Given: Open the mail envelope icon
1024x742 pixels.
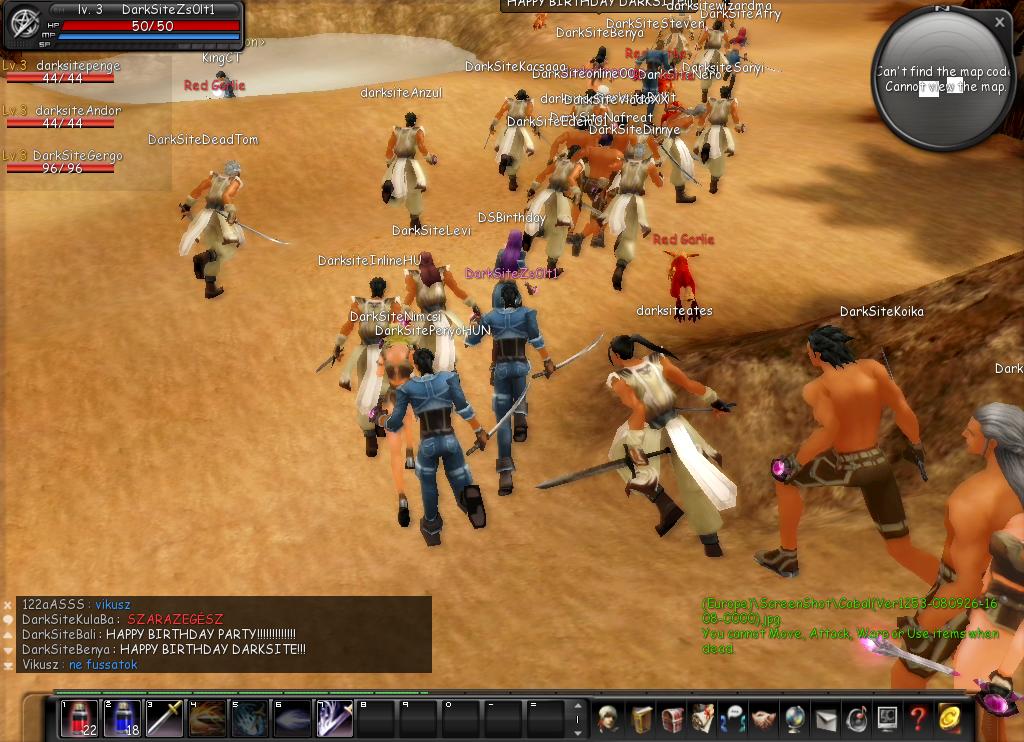Looking at the screenshot, I should (826, 718).
